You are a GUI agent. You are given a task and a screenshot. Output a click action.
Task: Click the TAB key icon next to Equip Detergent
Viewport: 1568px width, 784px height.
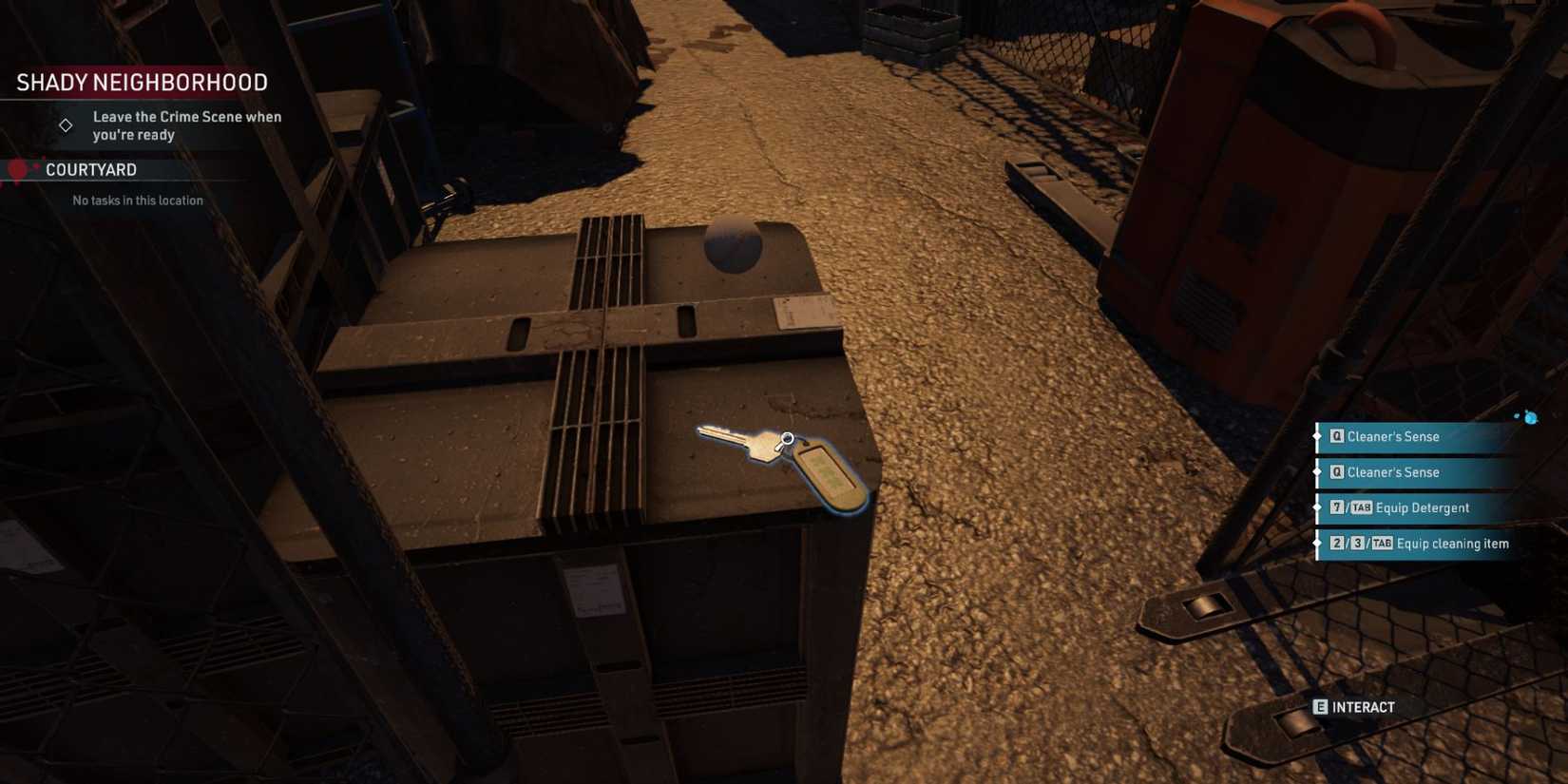pyautogui.click(x=1362, y=507)
